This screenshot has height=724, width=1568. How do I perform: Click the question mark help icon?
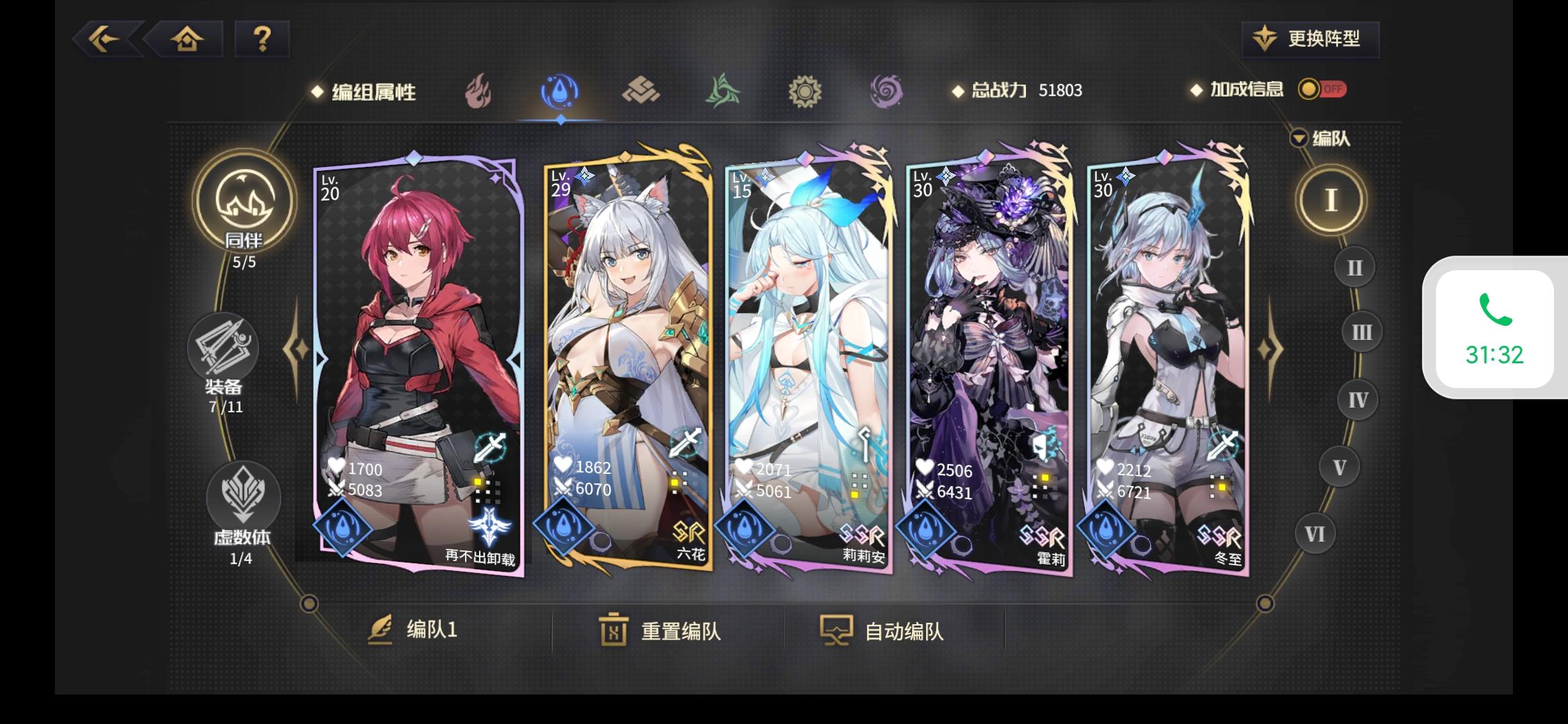click(262, 39)
